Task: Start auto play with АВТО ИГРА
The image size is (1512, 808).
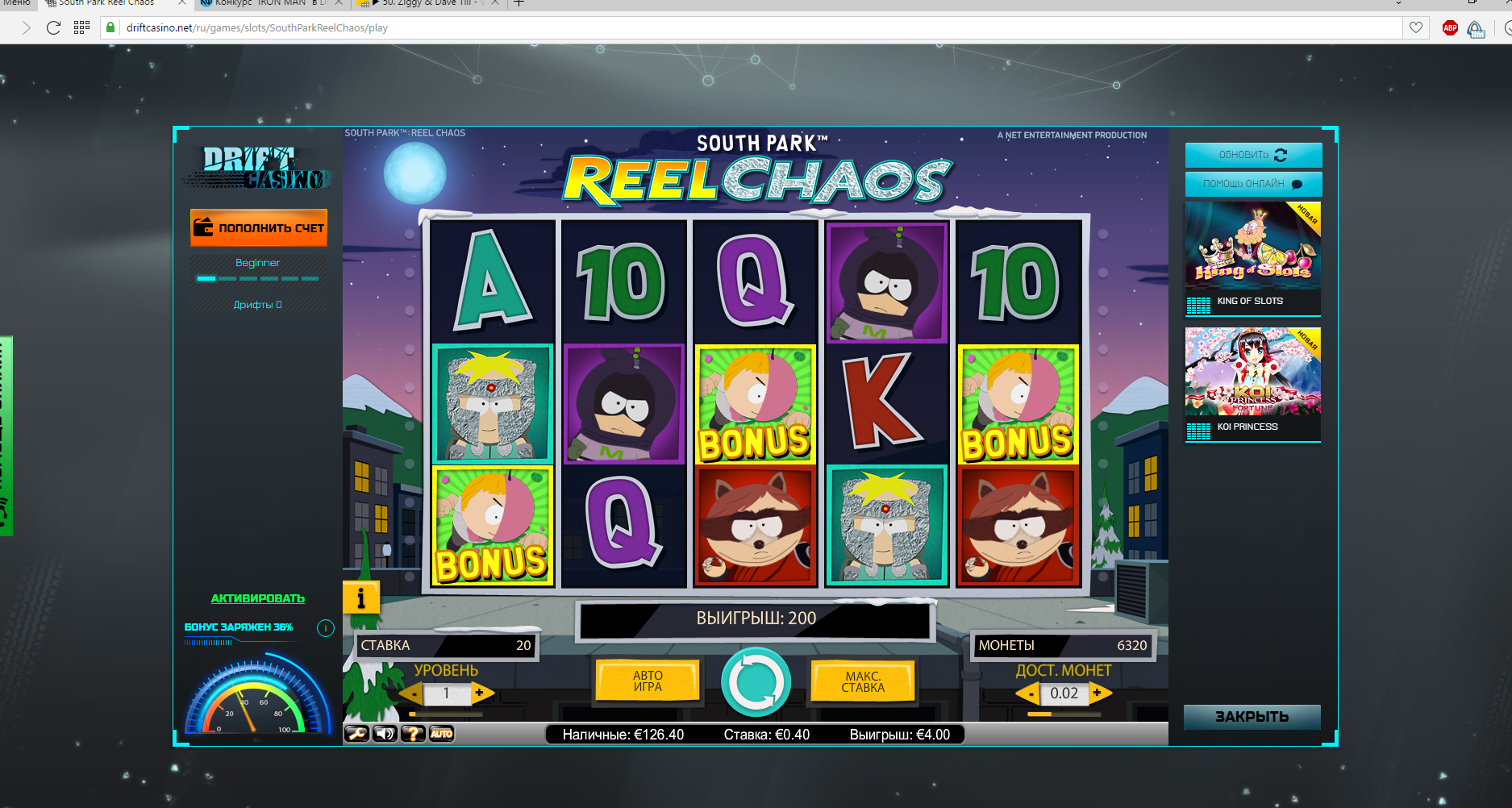Action: (x=648, y=681)
